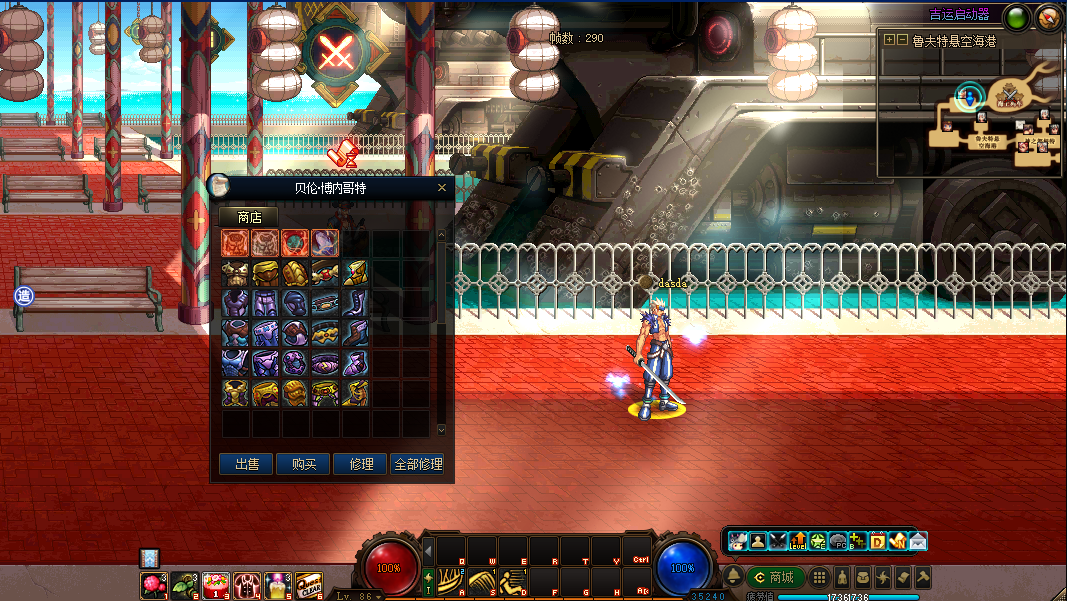Image resolution: width=1067 pixels, height=601 pixels.
Task: Choose the 修理 repair button
Action: (x=360, y=464)
